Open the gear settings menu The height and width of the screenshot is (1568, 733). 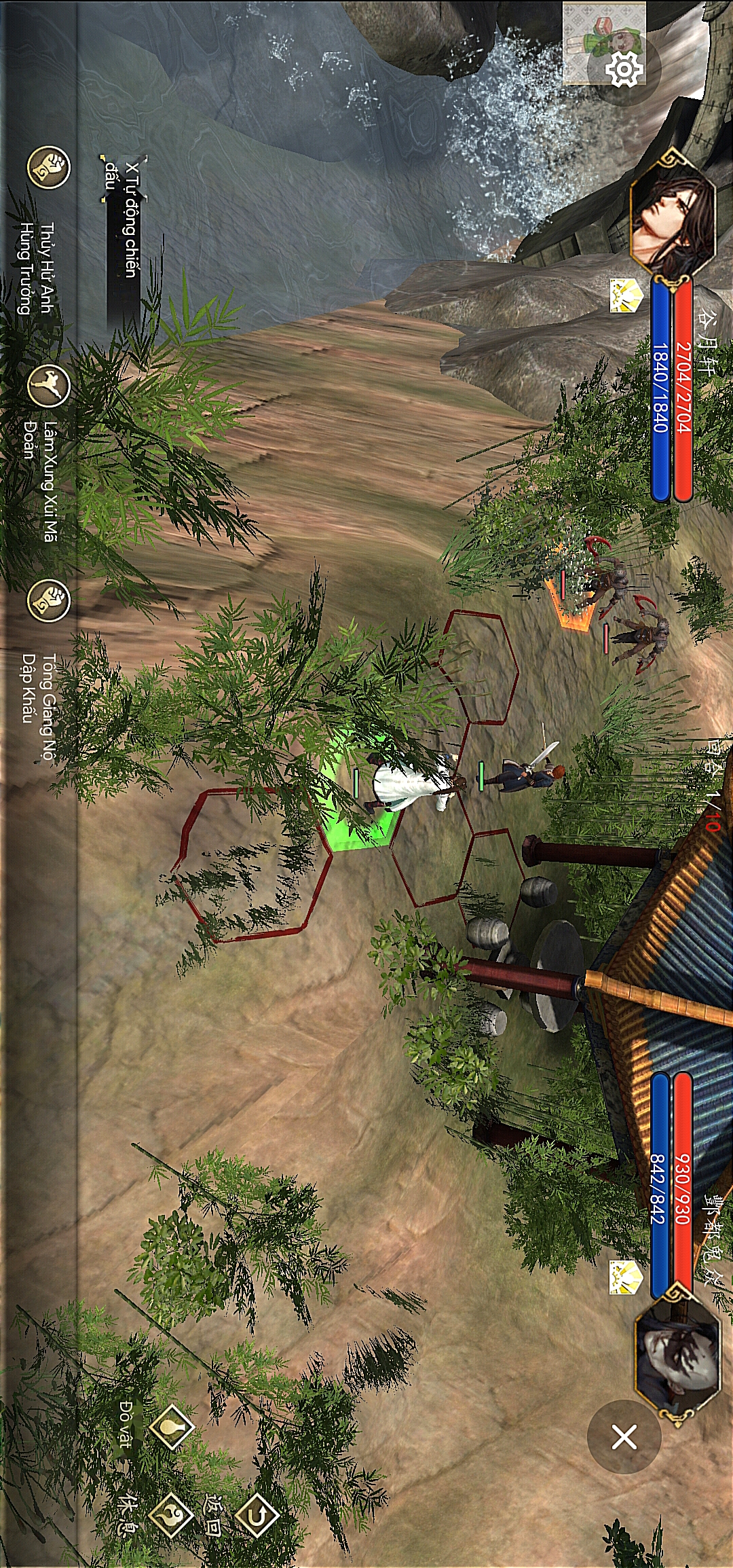pos(623,69)
